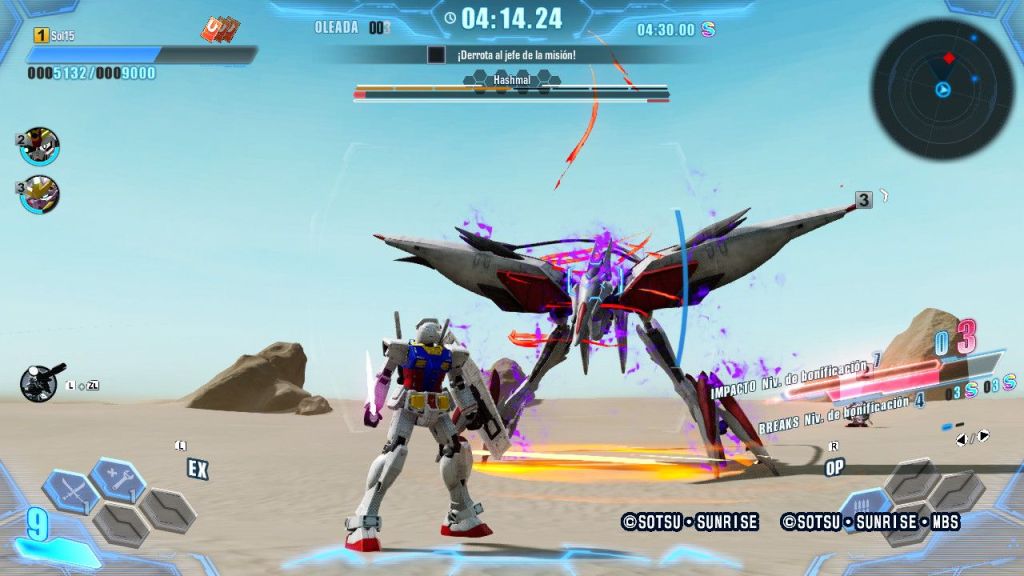Click the mission objective banner
The height and width of the screenshot is (576, 1024).
[x=515, y=54]
